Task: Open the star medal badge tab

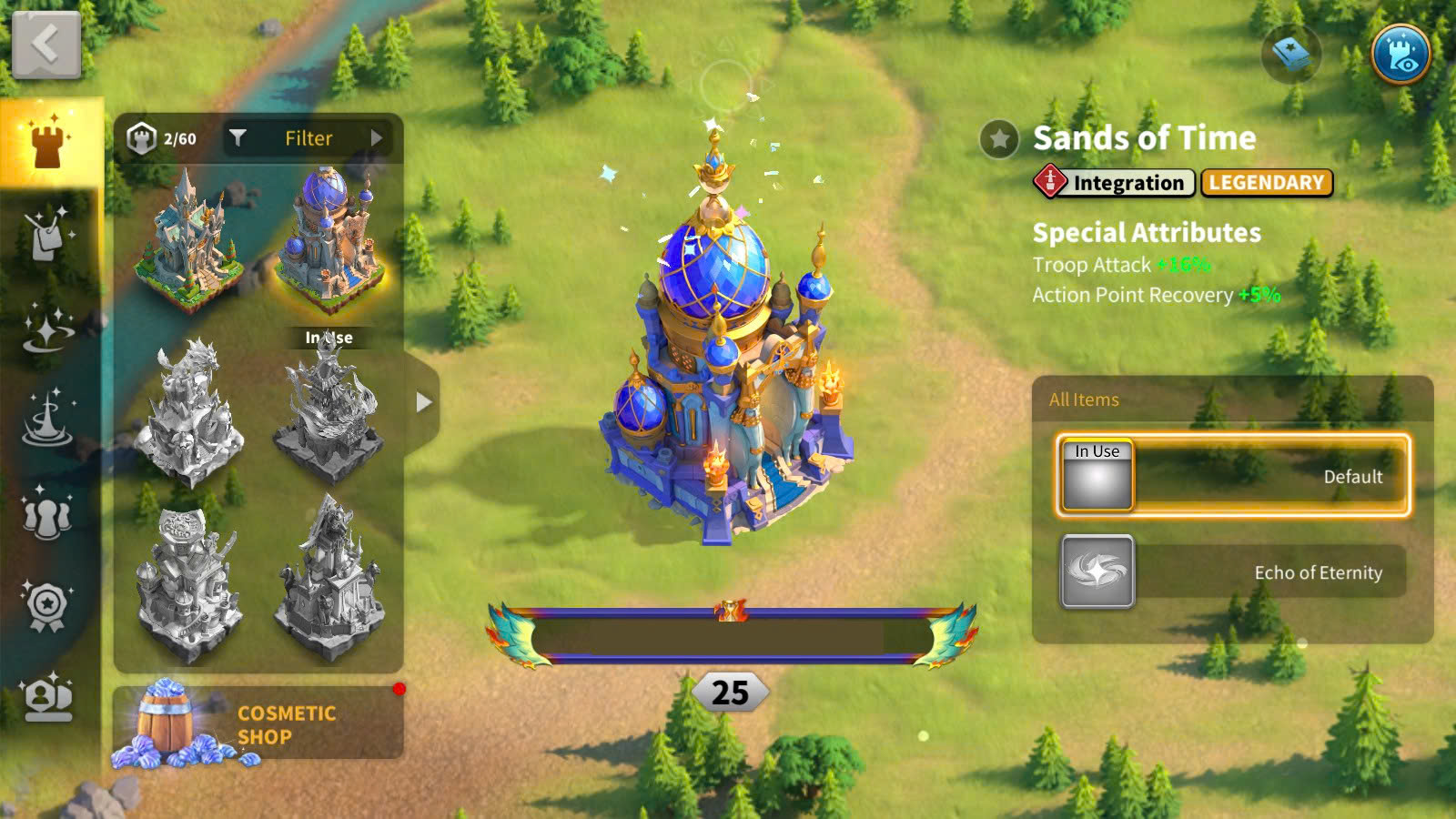Action: click(x=47, y=604)
